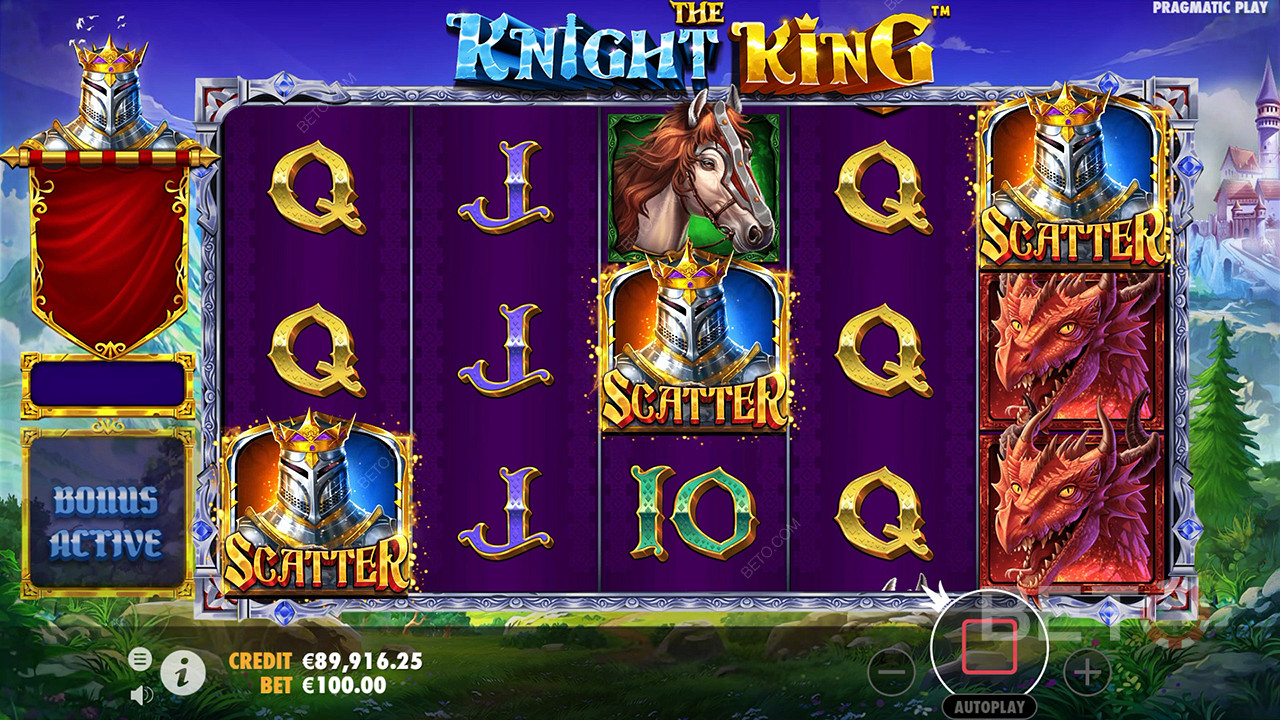Increase the bet with the plus button
The width and height of the screenshot is (1280, 720).
coord(1086,673)
